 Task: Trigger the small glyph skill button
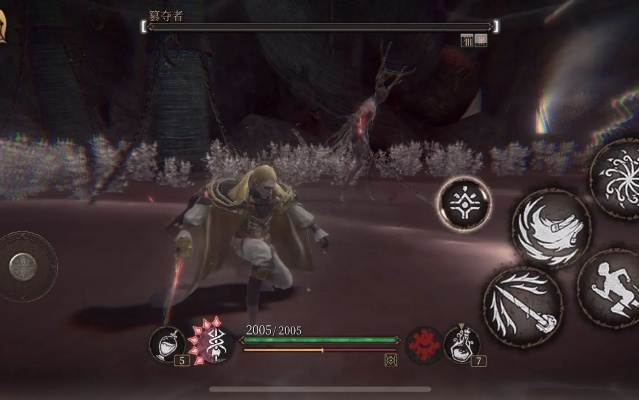click(x=463, y=202)
